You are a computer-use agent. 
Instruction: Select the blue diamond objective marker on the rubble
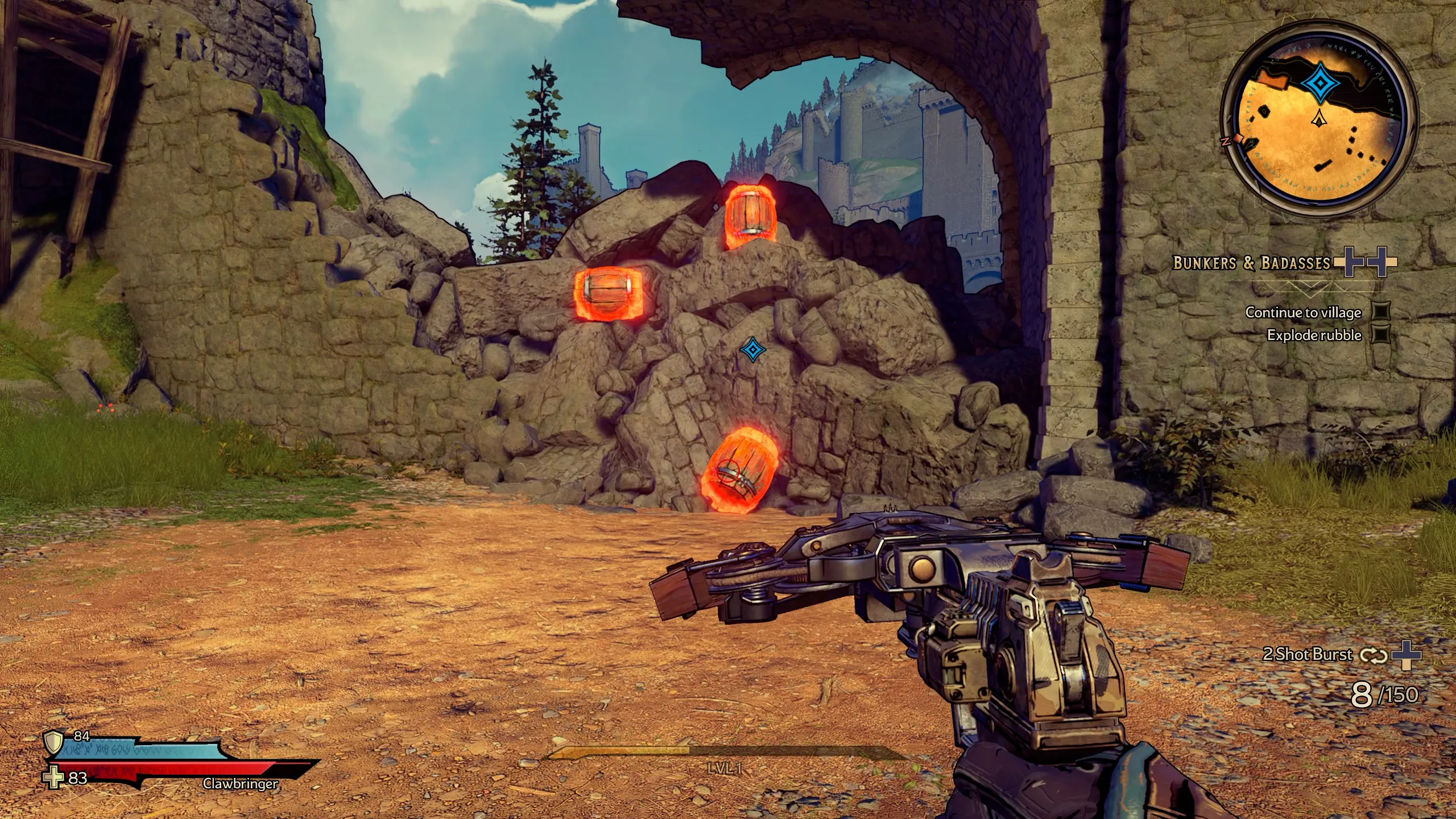pos(752,349)
